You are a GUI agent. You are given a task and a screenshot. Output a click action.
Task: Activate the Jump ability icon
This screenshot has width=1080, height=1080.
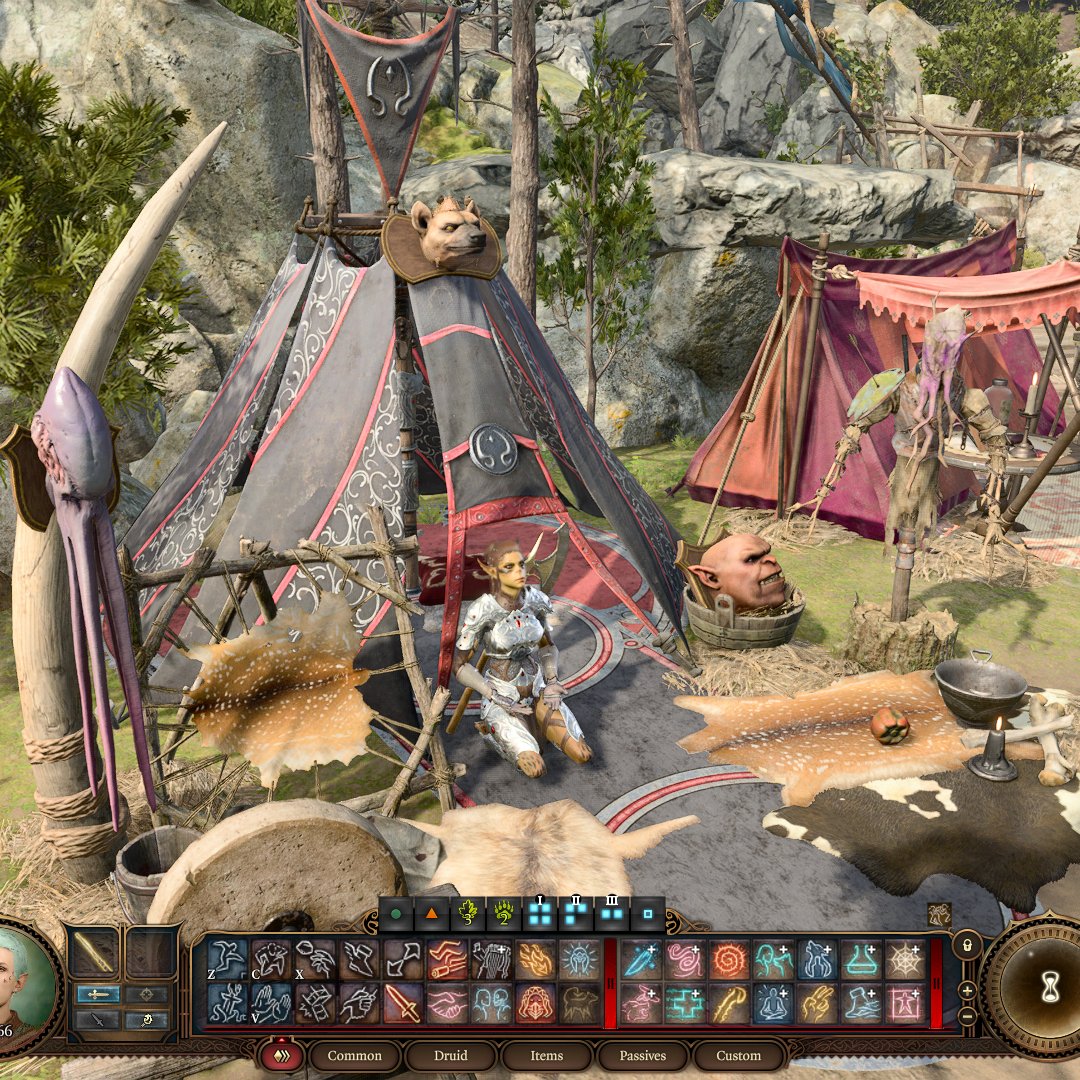pos(229,960)
